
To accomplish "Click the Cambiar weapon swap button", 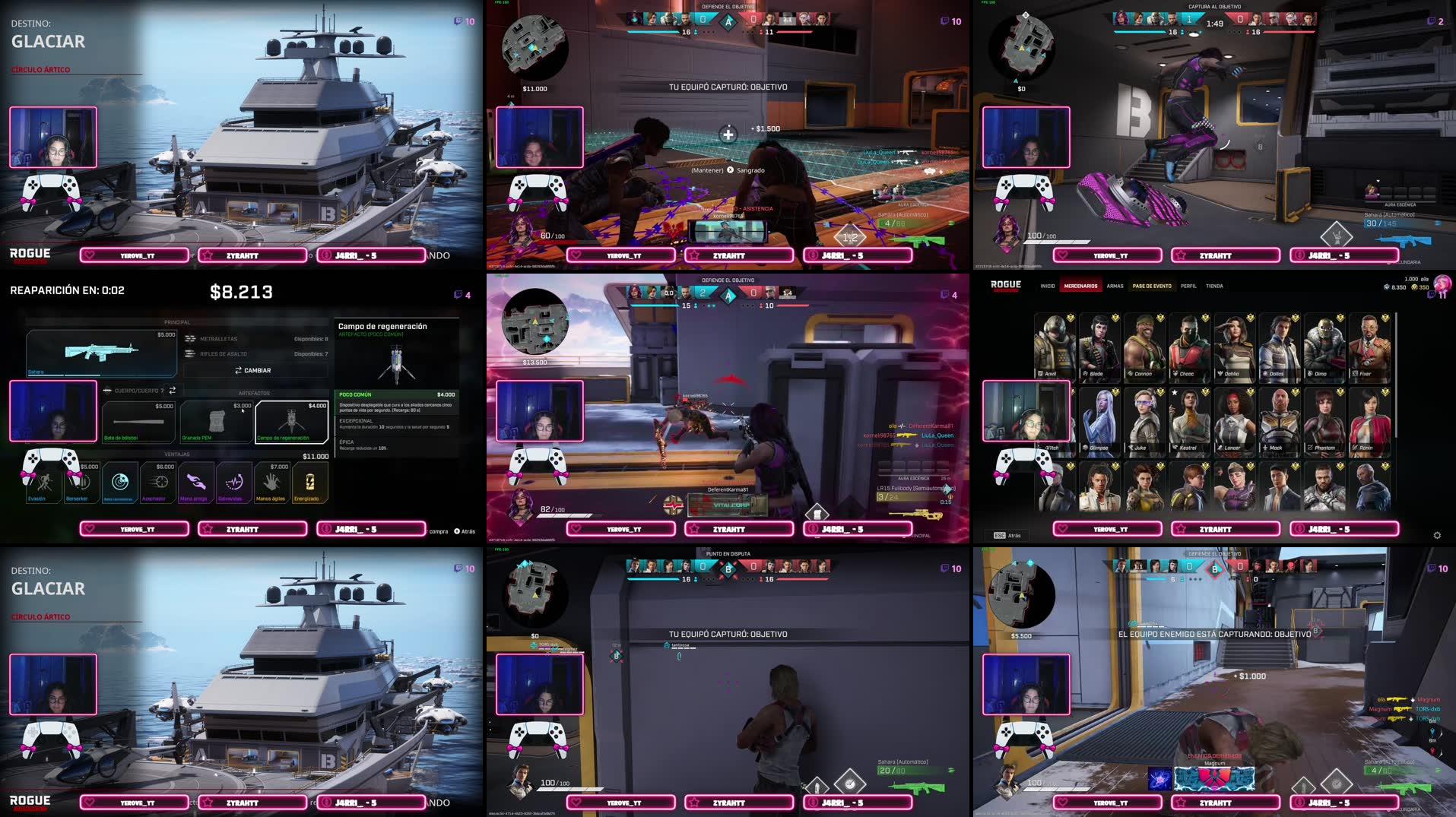I will tap(254, 370).
